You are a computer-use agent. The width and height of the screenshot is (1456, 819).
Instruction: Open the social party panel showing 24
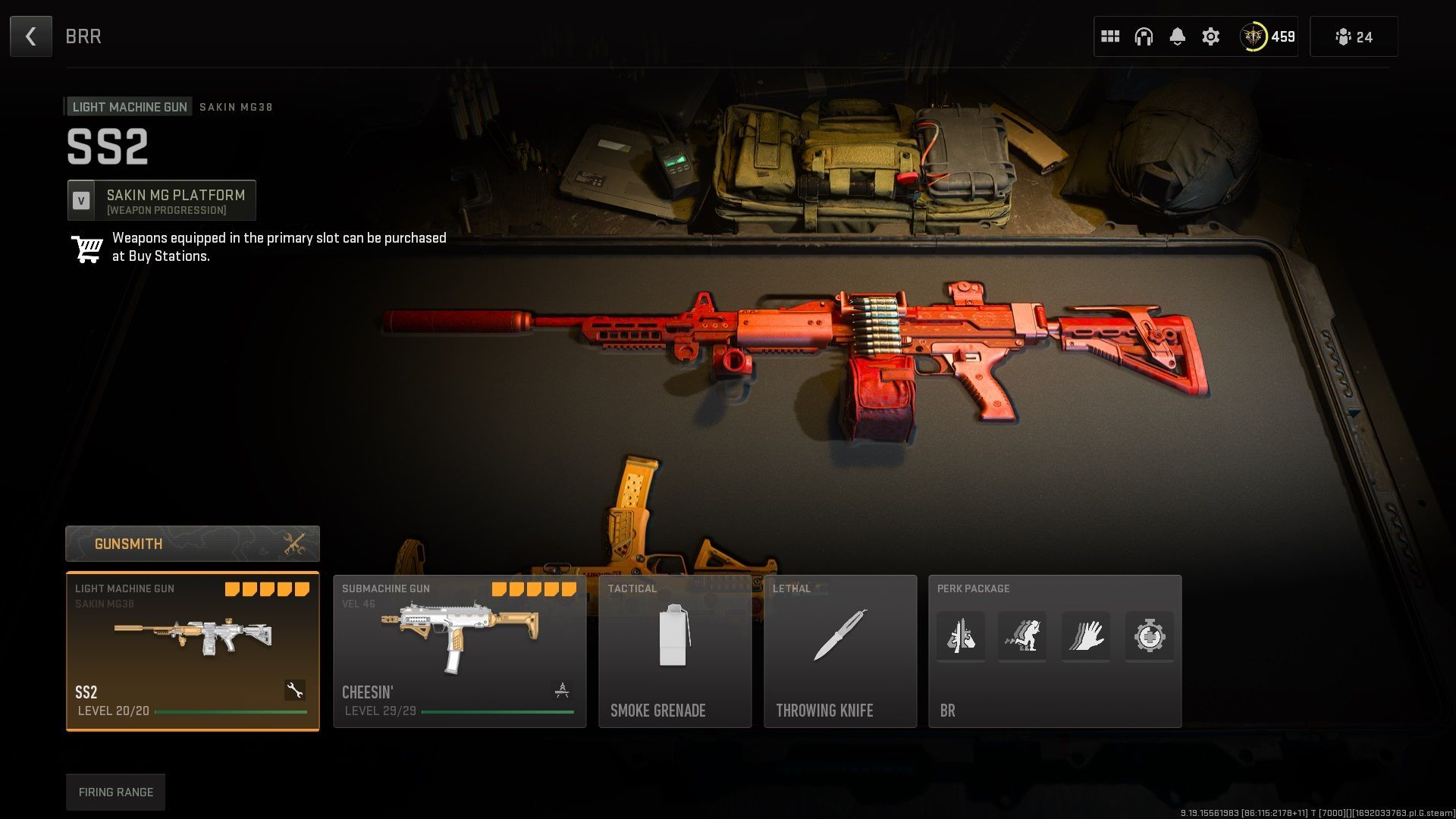pos(1354,36)
